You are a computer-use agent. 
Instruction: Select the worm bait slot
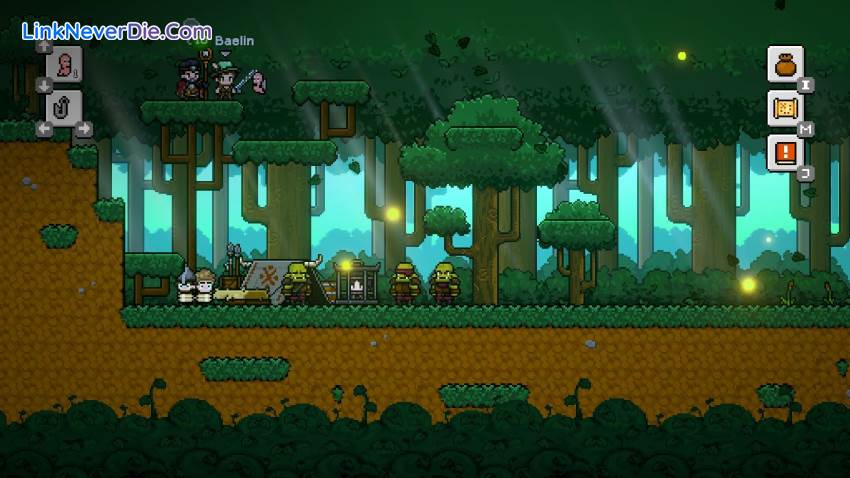64,66
